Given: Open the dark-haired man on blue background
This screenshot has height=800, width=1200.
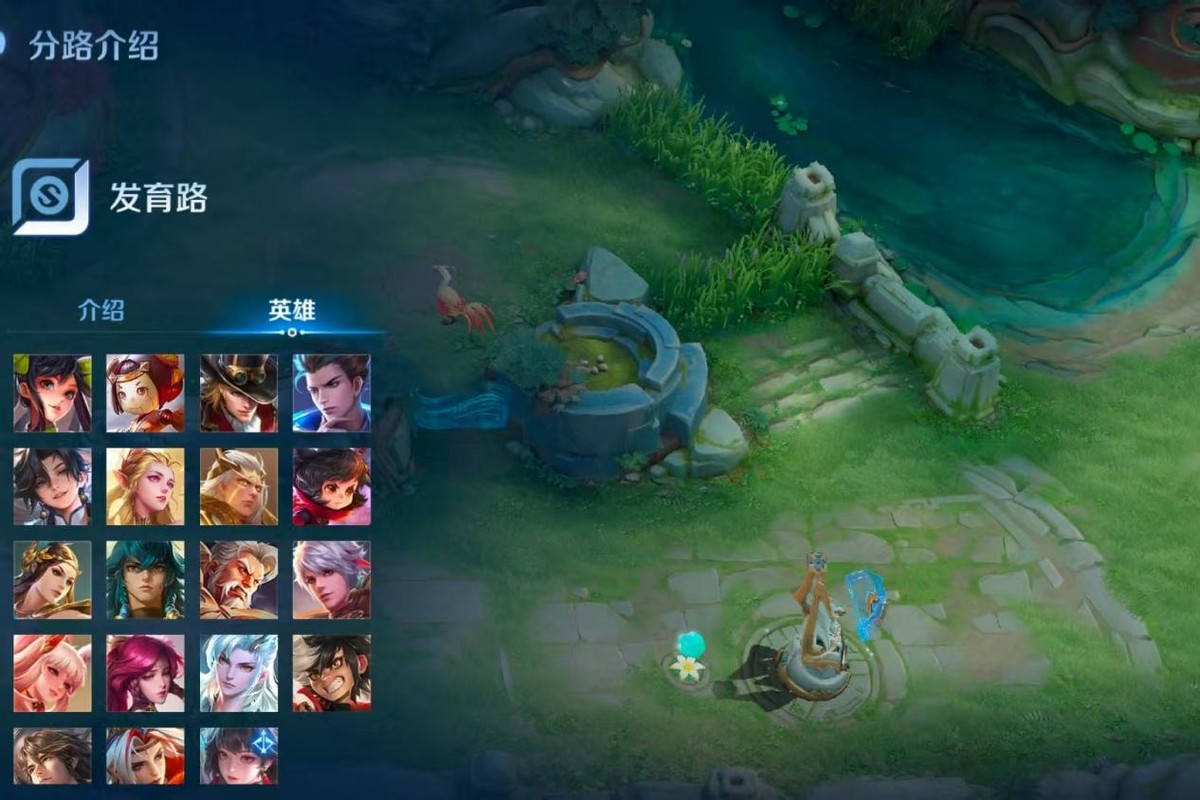Looking at the screenshot, I should coord(331,393).
